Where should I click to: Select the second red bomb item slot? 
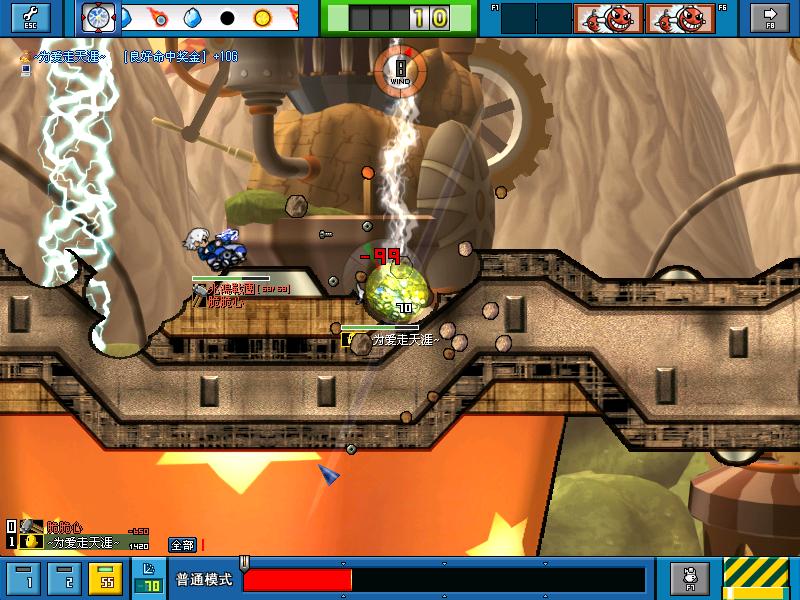point(678,18)
